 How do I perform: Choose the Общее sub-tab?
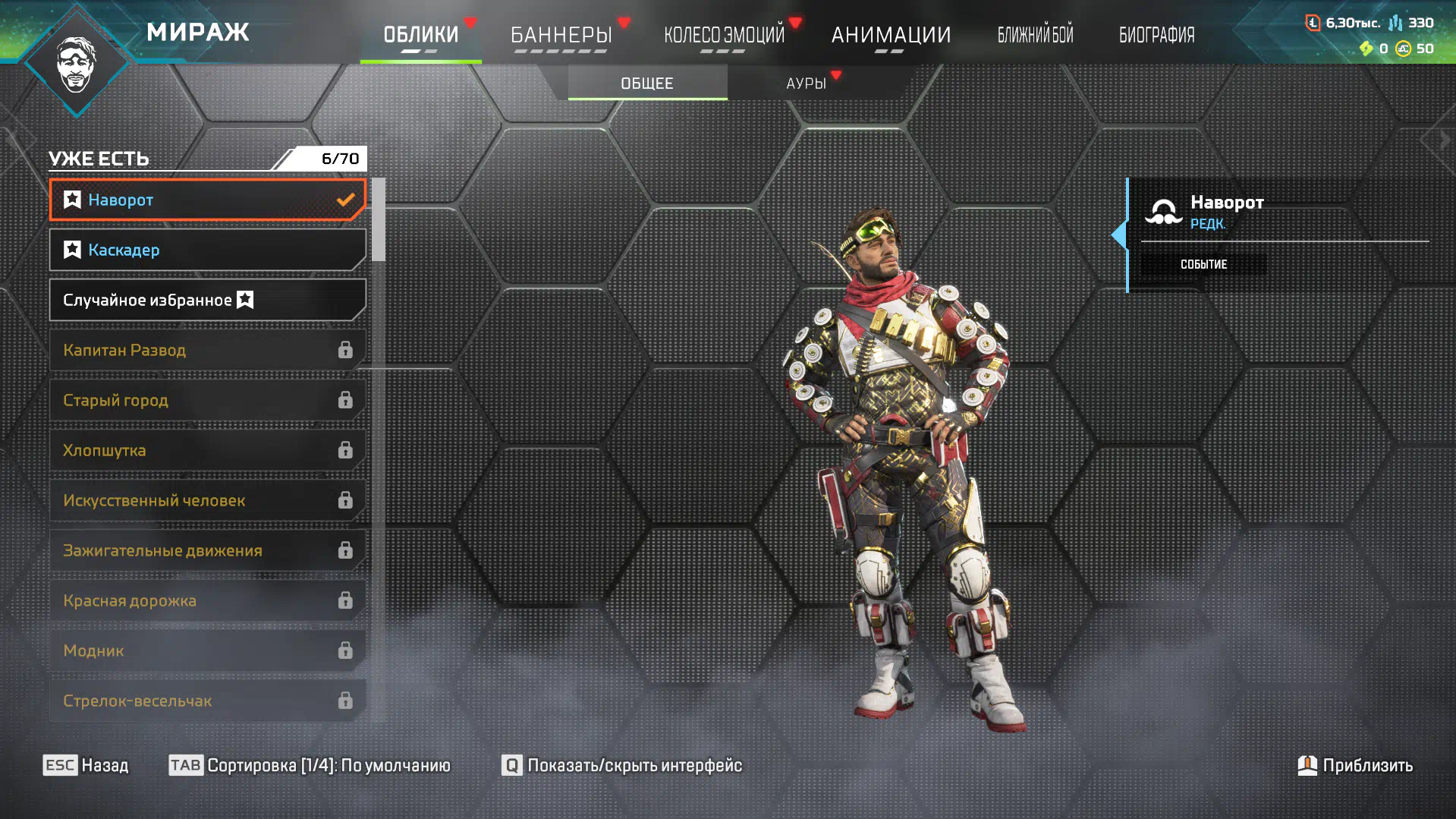point(647,83)
